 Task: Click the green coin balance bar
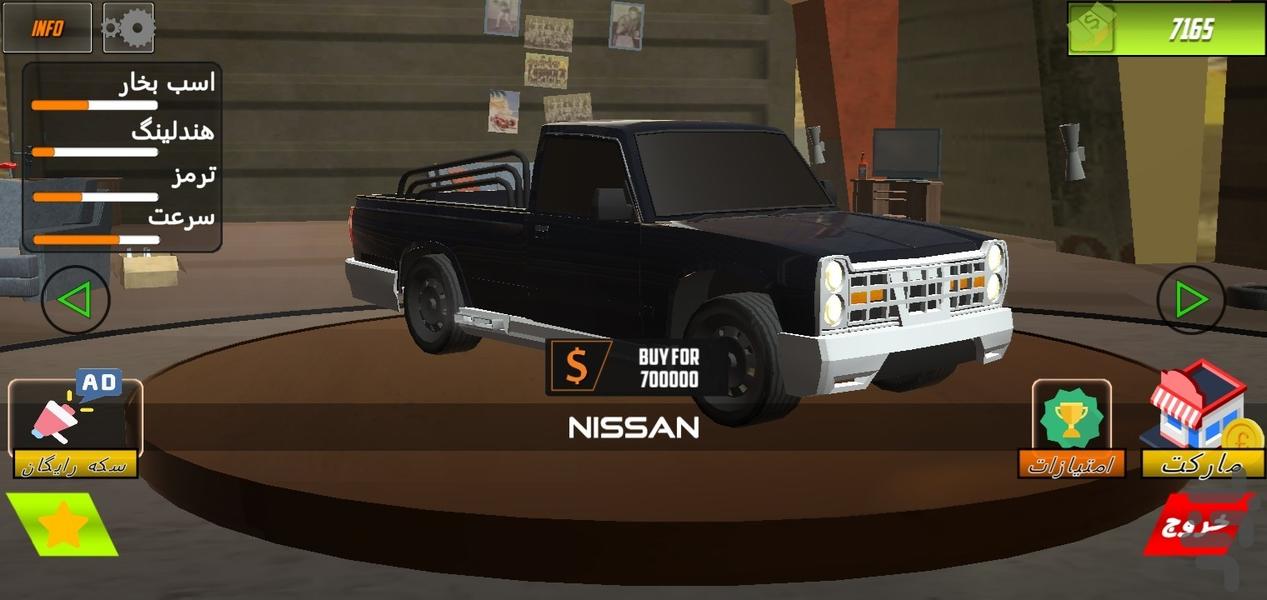click(1166, 29)
